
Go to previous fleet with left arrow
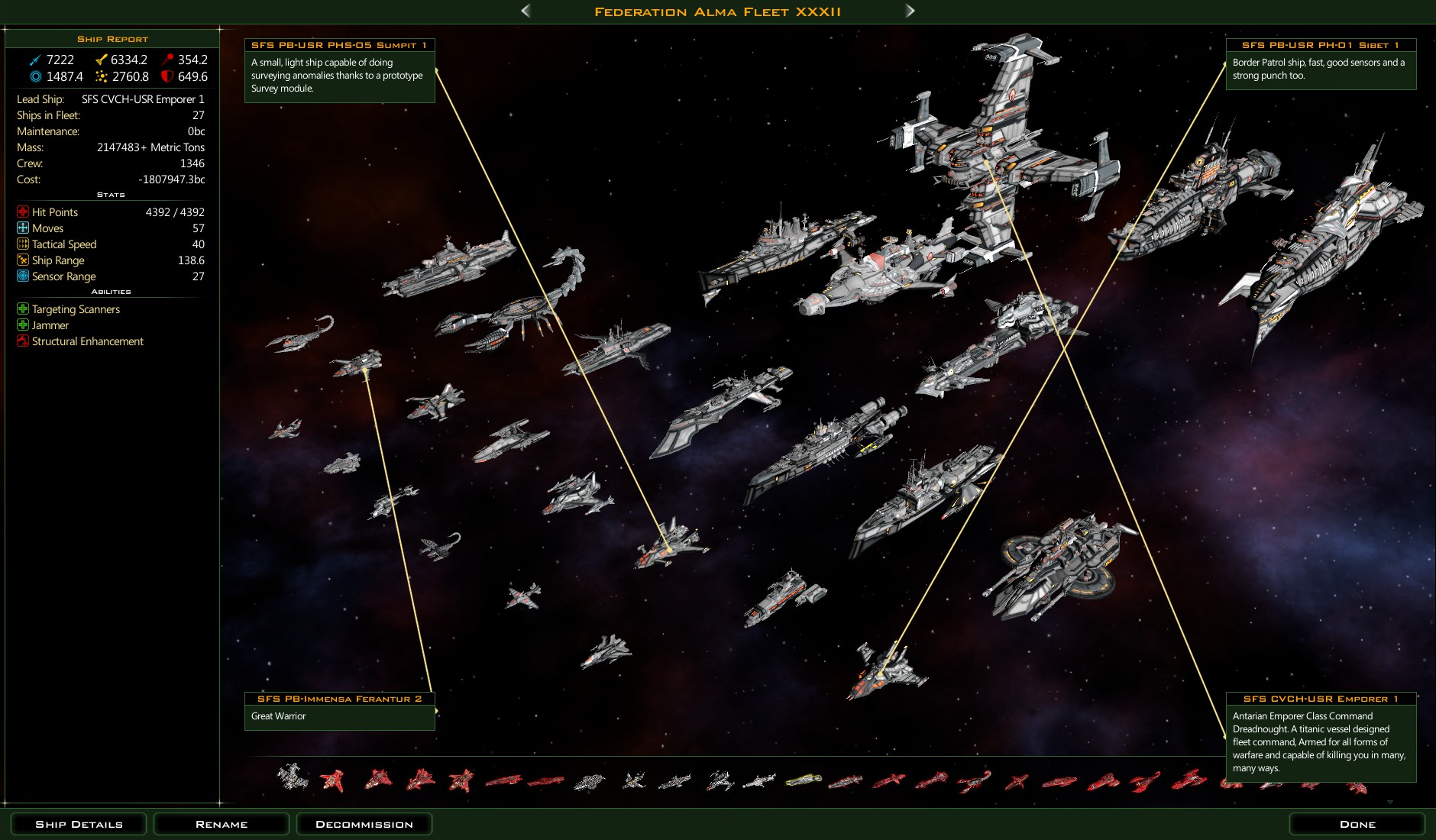525,11
